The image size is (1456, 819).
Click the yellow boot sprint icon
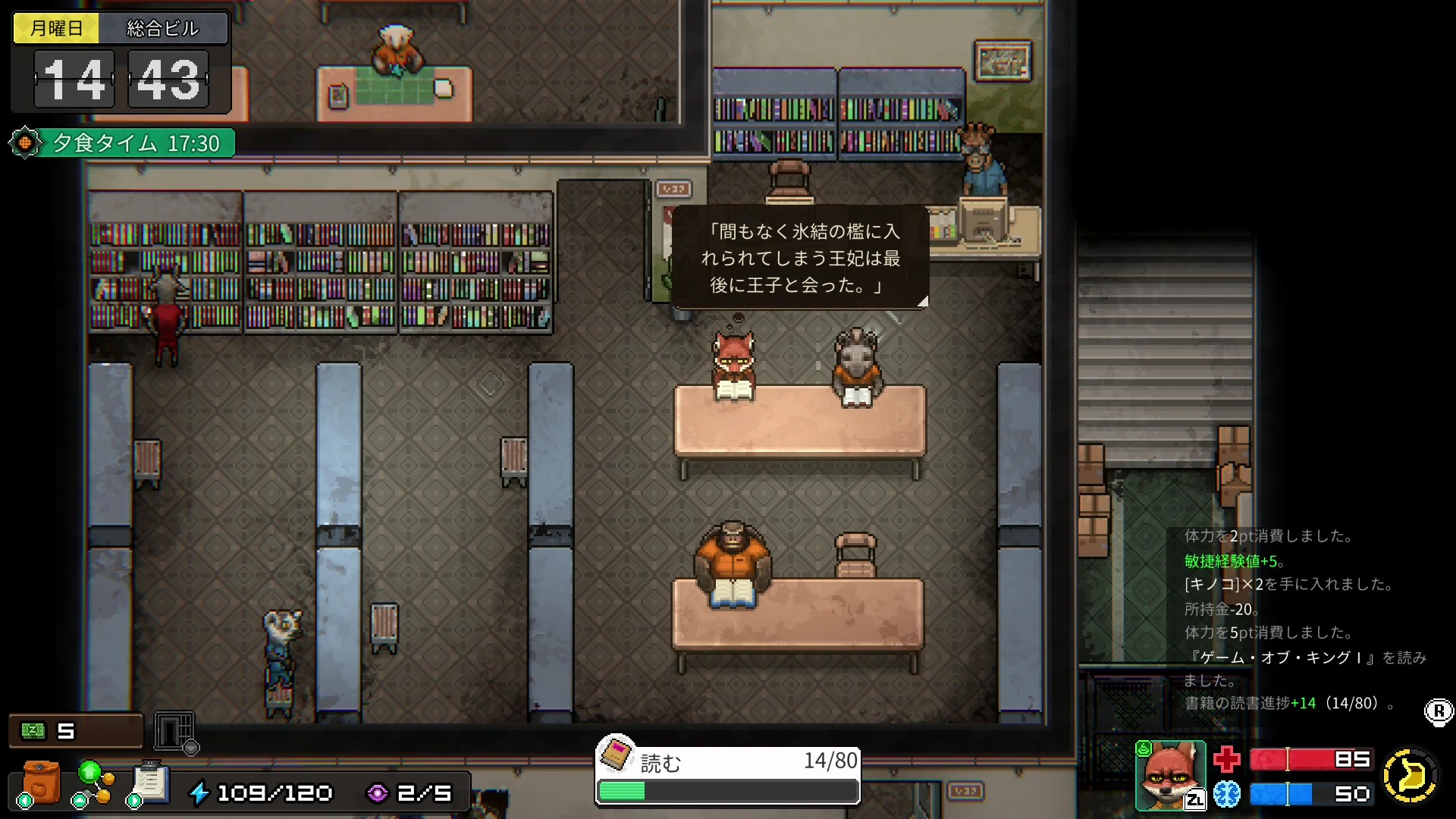tap(1410, 775)
